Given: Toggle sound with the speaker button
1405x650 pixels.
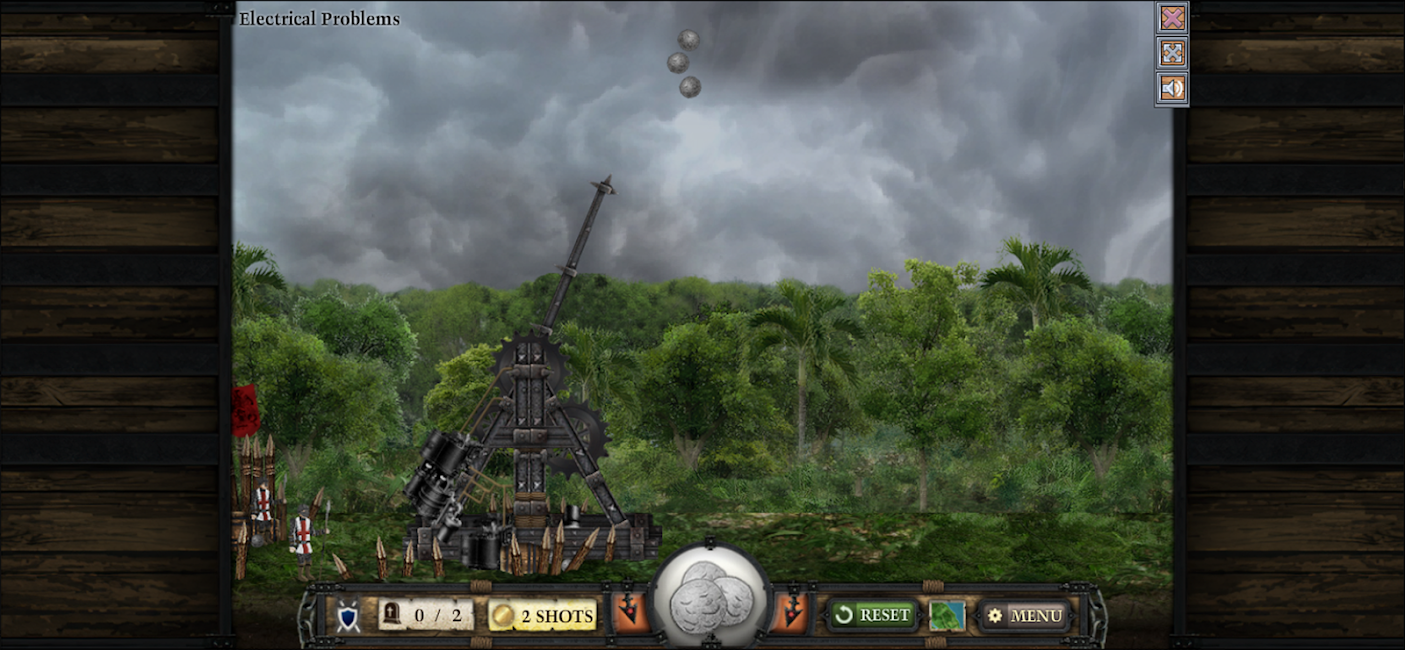Looking at the screenshot, I should click(1172, 88).
